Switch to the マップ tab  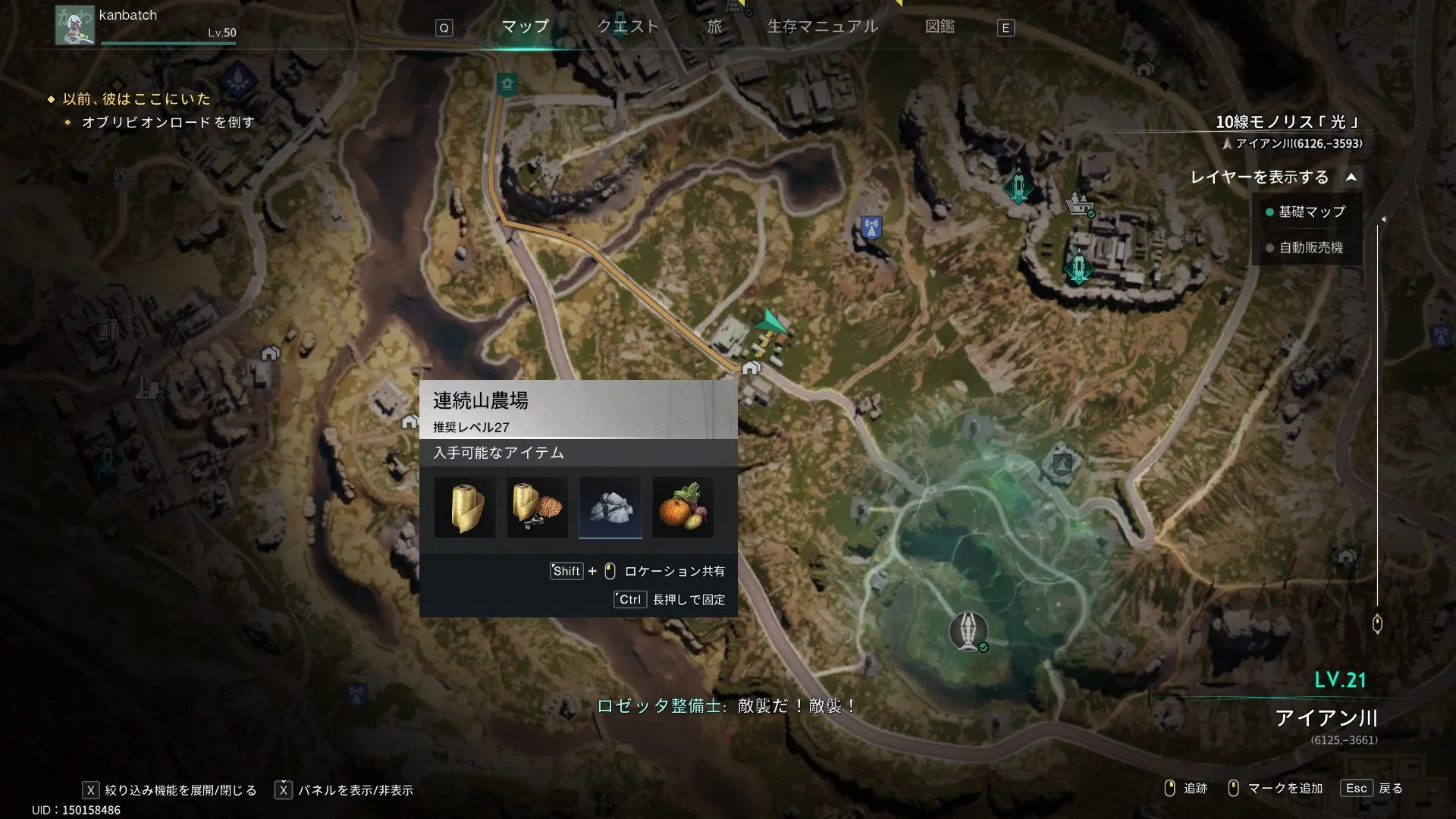[x=525, y=27]
